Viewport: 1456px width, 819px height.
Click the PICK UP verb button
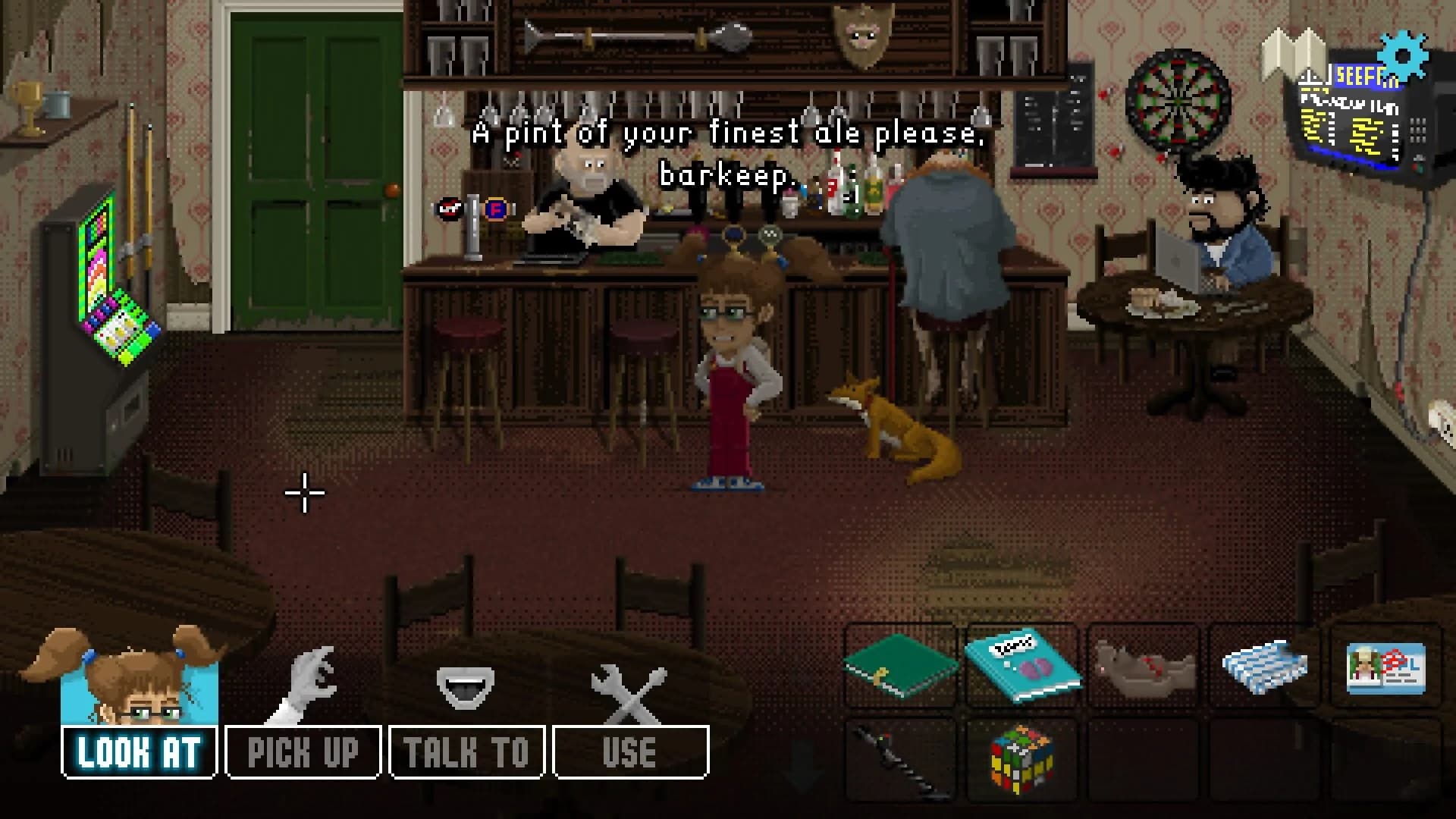(302, 751)
